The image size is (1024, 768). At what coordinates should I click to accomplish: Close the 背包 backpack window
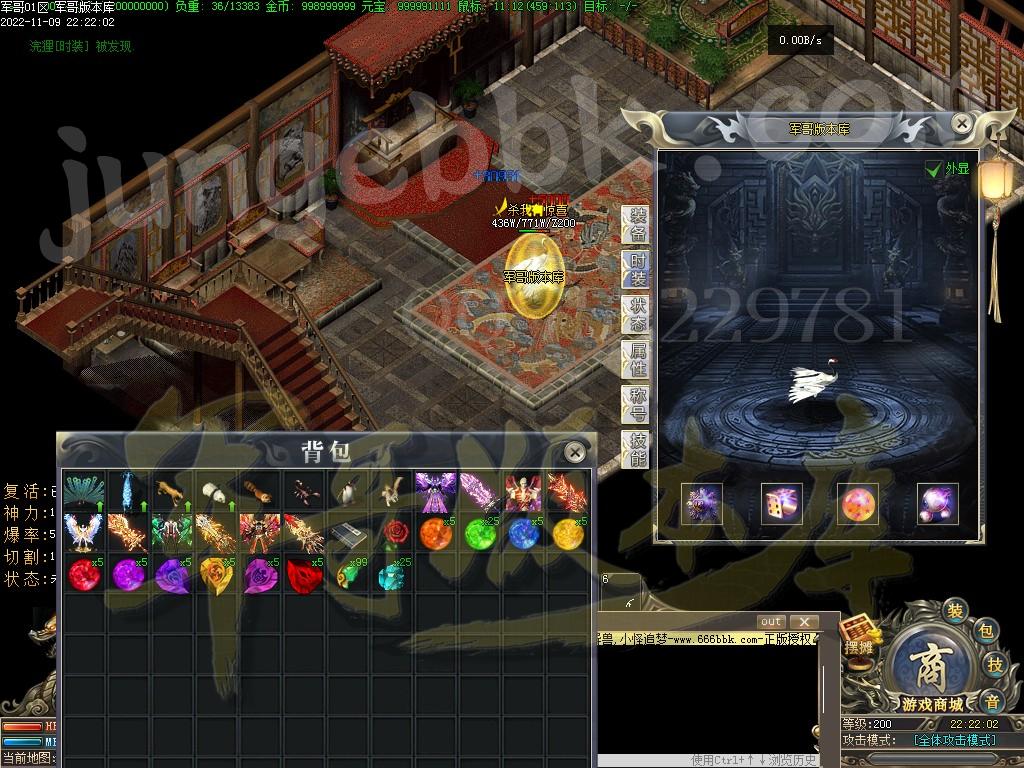pos(574,452)
